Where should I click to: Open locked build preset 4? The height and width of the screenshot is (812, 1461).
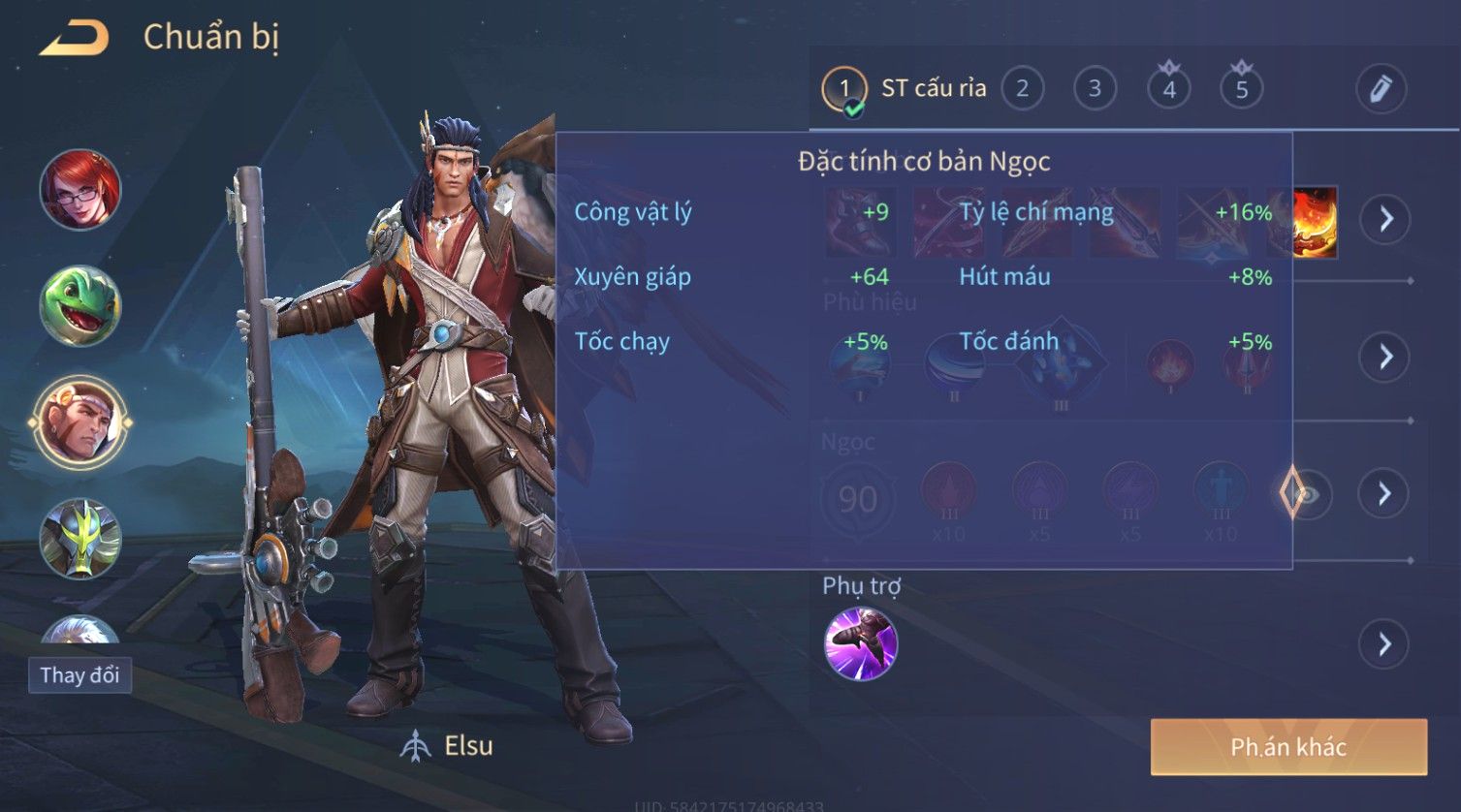tap(1168, 89)
